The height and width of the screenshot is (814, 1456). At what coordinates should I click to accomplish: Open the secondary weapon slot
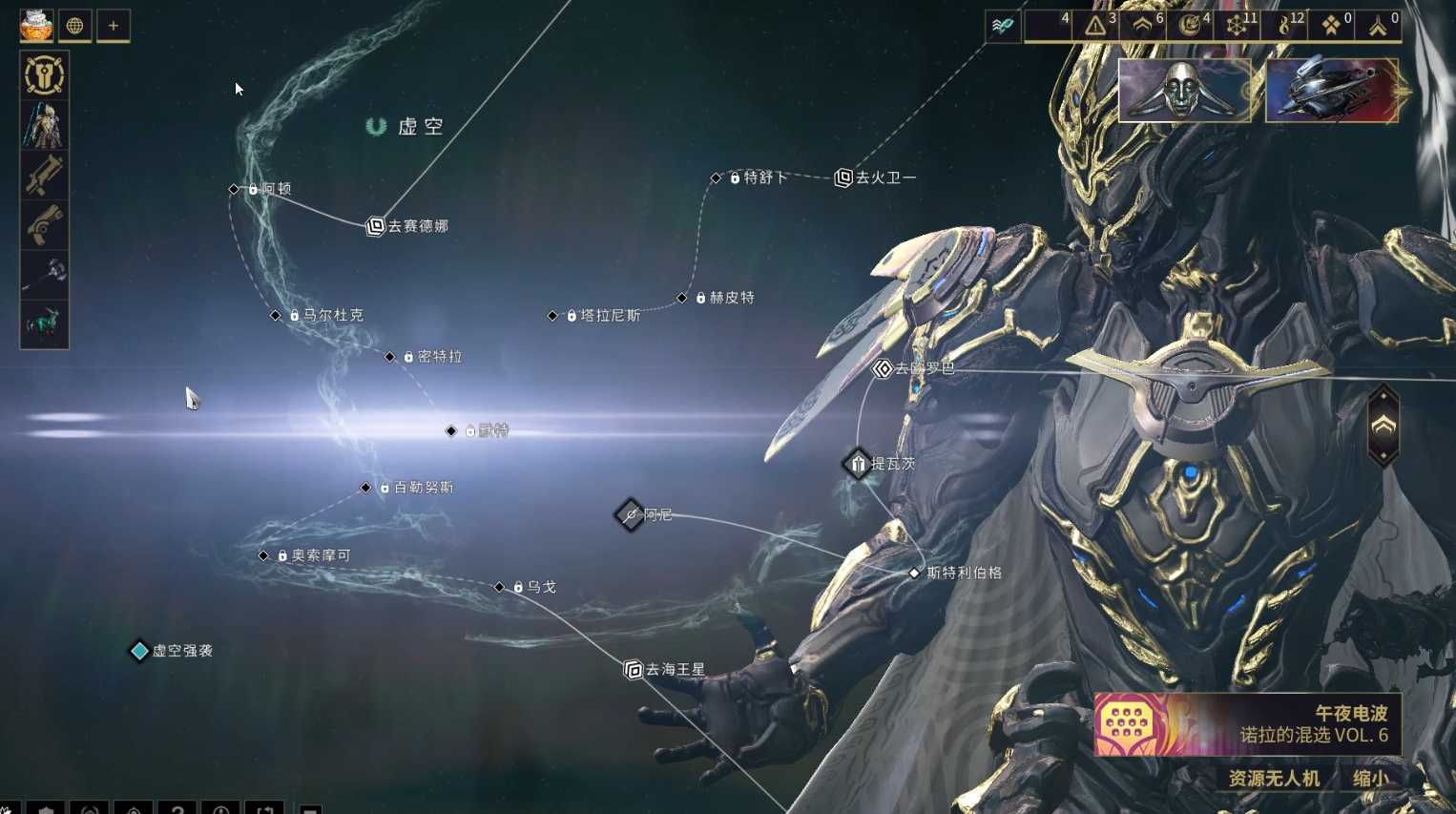click(x=44, y=225)
